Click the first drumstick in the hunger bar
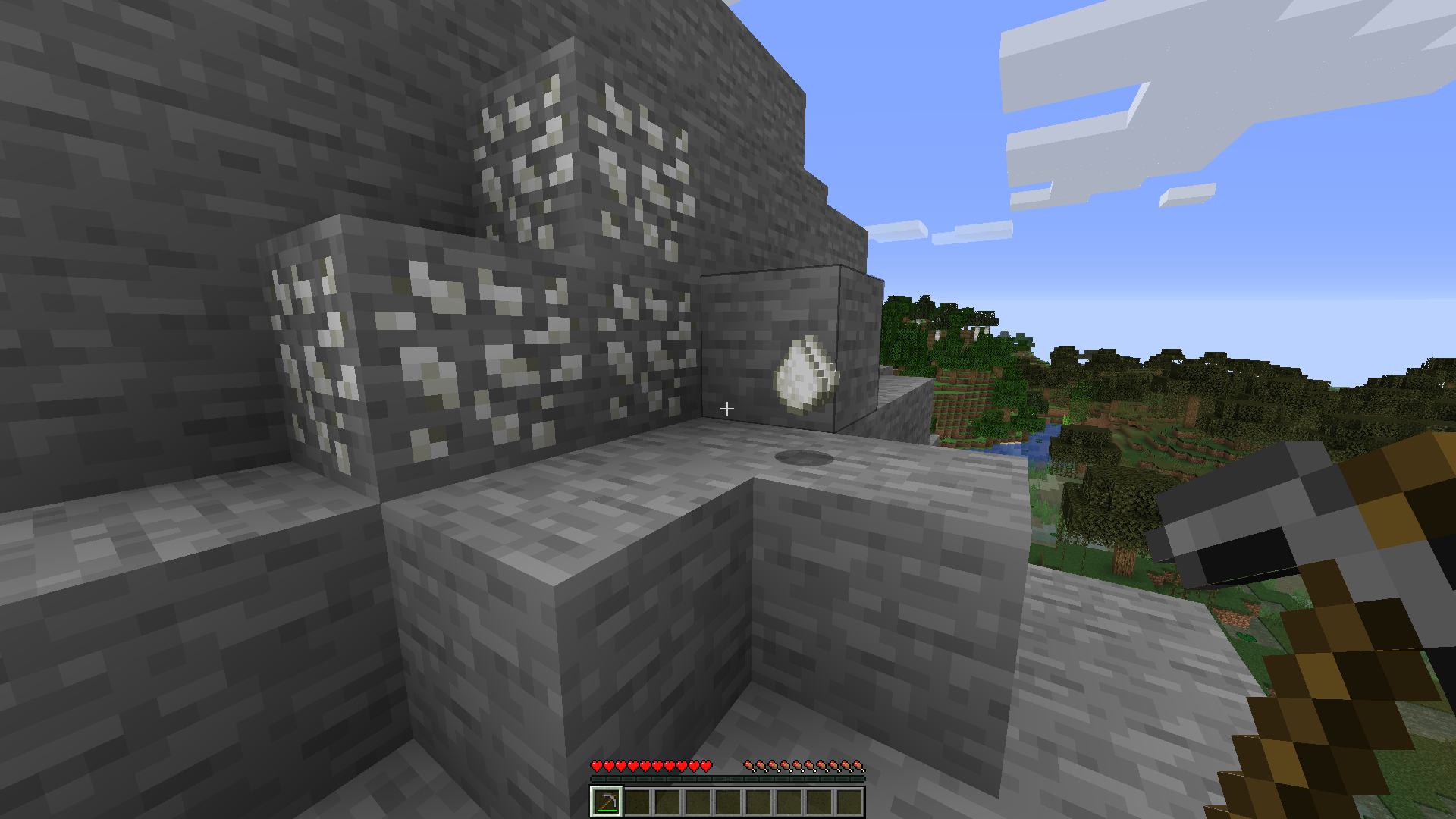Viewport: 1456px width, 819px height. click(x=750, y=766)
